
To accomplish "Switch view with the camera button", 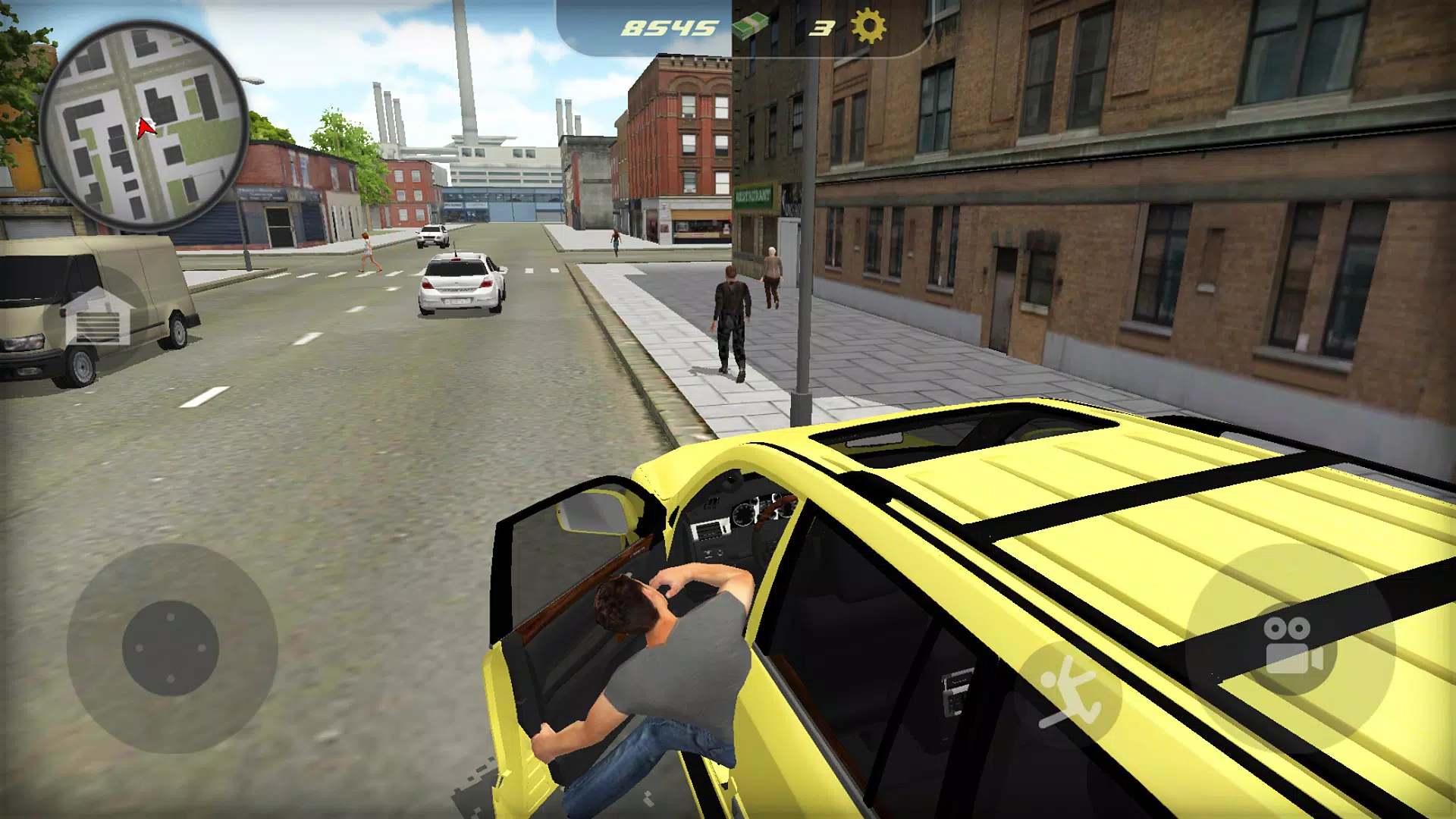I will pyautogui.click(x=1291, y=645).
